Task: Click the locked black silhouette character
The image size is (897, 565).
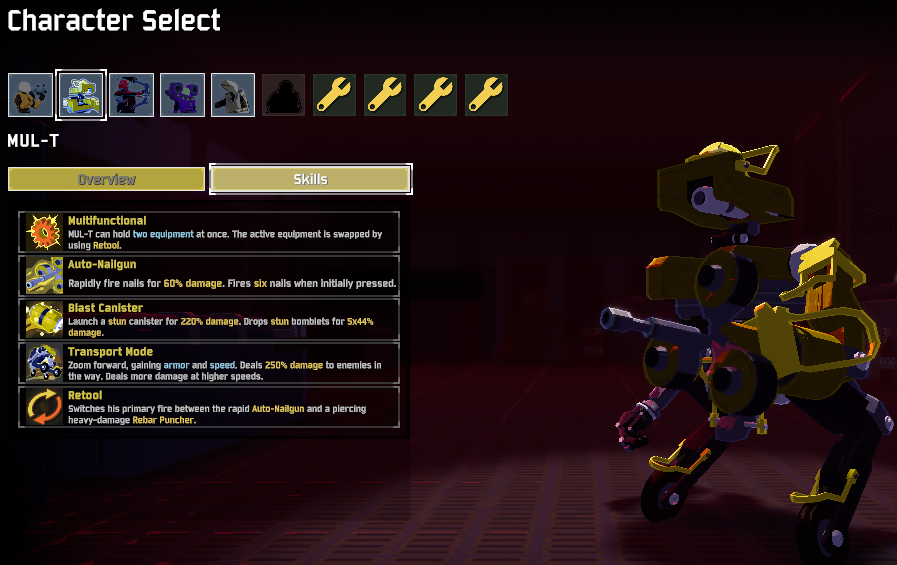Action: pyautogui.click(x=284, y=95)
